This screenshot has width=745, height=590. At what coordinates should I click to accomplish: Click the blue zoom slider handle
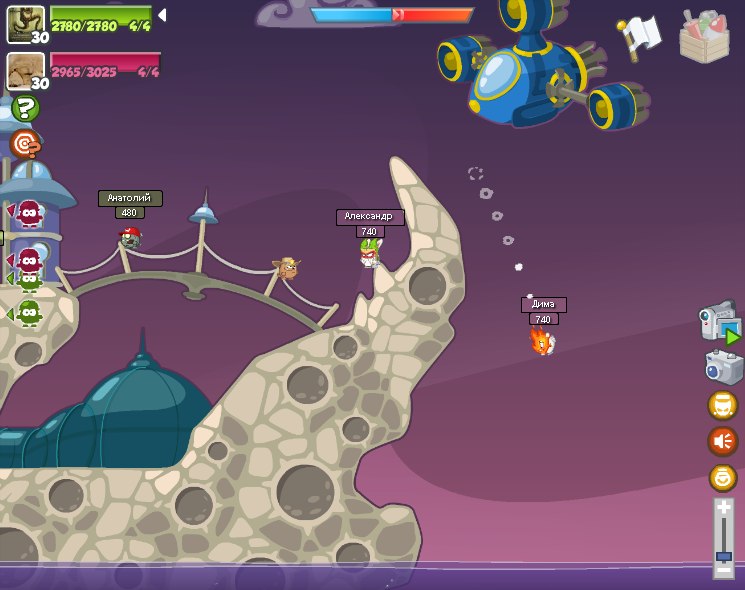point(724,556)
